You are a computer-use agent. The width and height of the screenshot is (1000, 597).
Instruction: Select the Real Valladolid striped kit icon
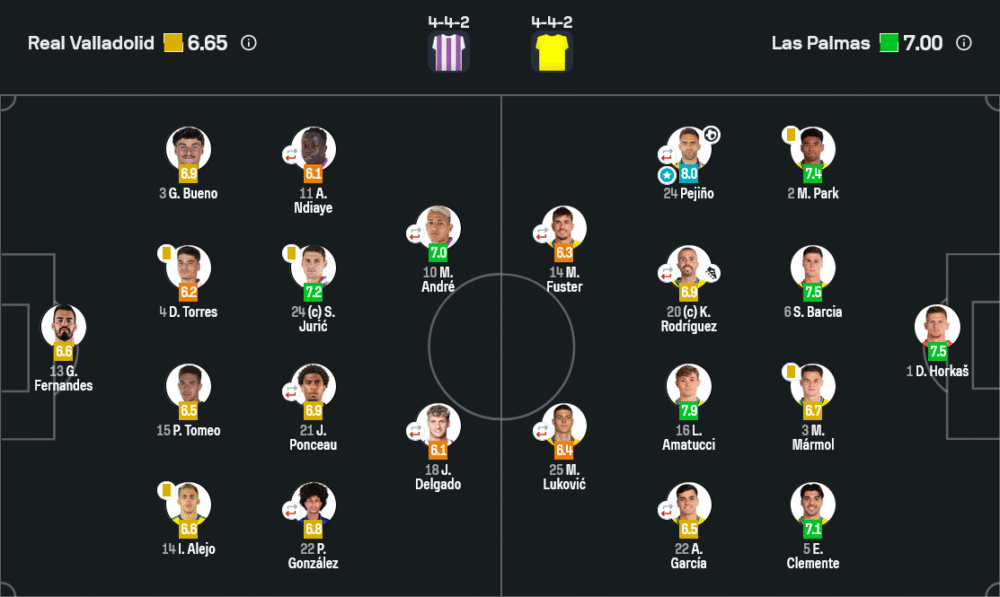coord(448,51)
